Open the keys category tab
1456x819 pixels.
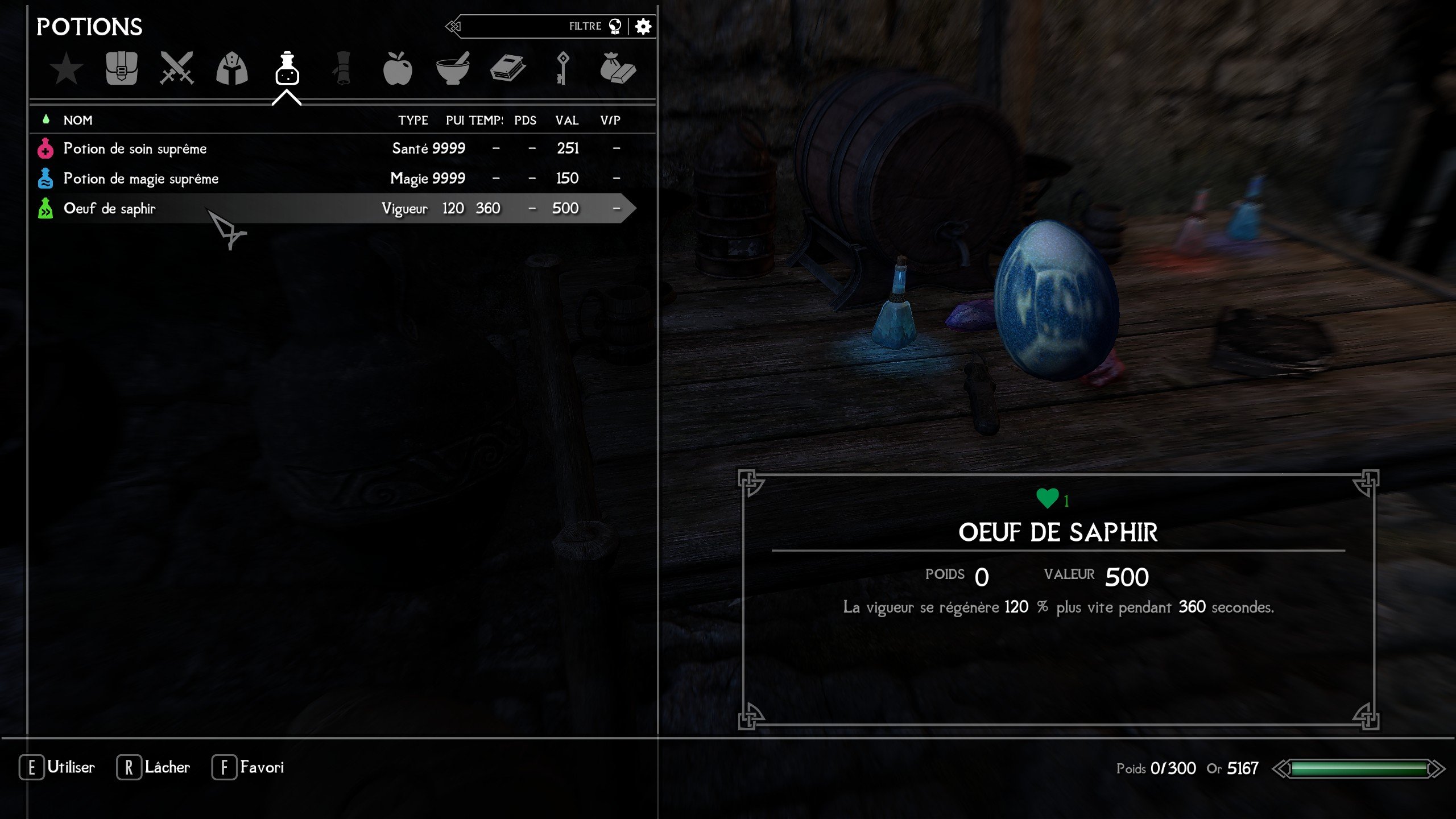coord(562,69)
